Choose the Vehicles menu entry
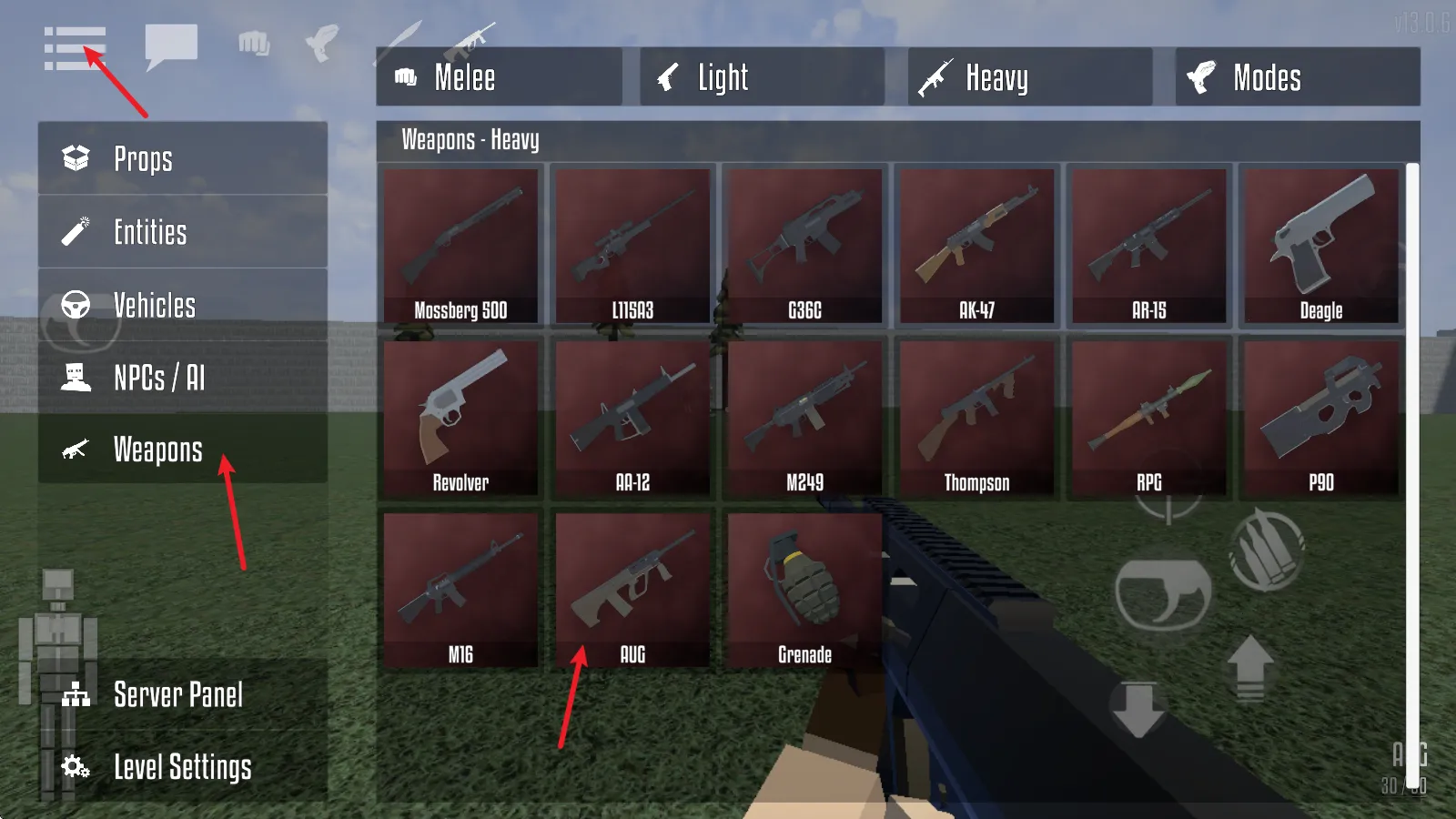The image size is (1456, 819). (182, 305)
